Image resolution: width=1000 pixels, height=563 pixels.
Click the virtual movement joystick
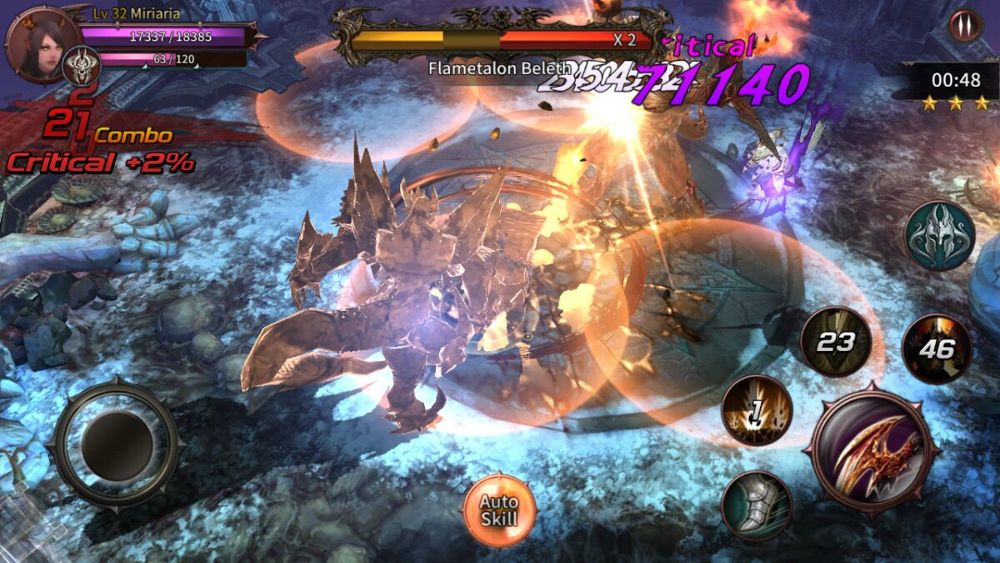pos(117,441)
